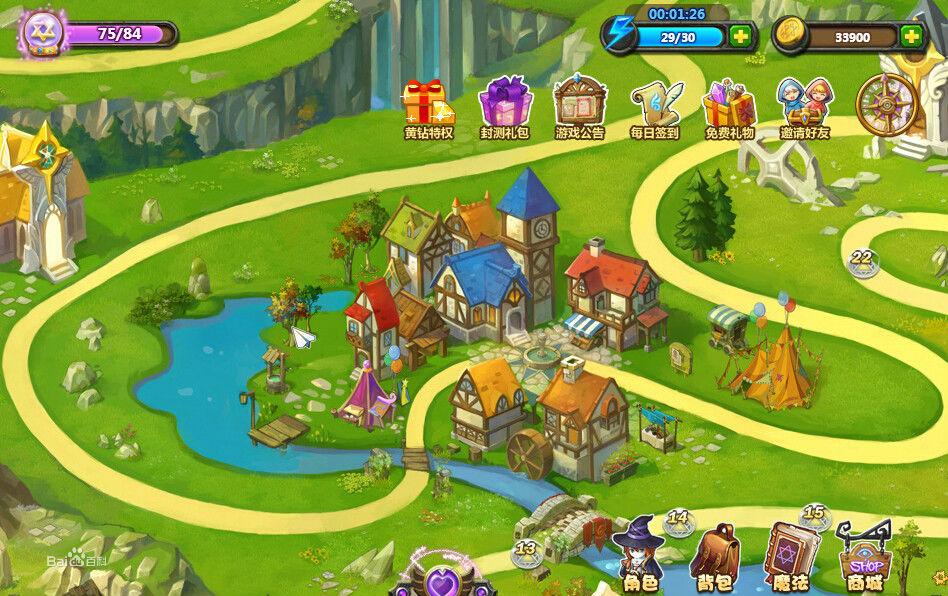This screenshot has width=948, height=596.
Task: Claim the 封测礼包 purple gift
Action: [504, 104]
